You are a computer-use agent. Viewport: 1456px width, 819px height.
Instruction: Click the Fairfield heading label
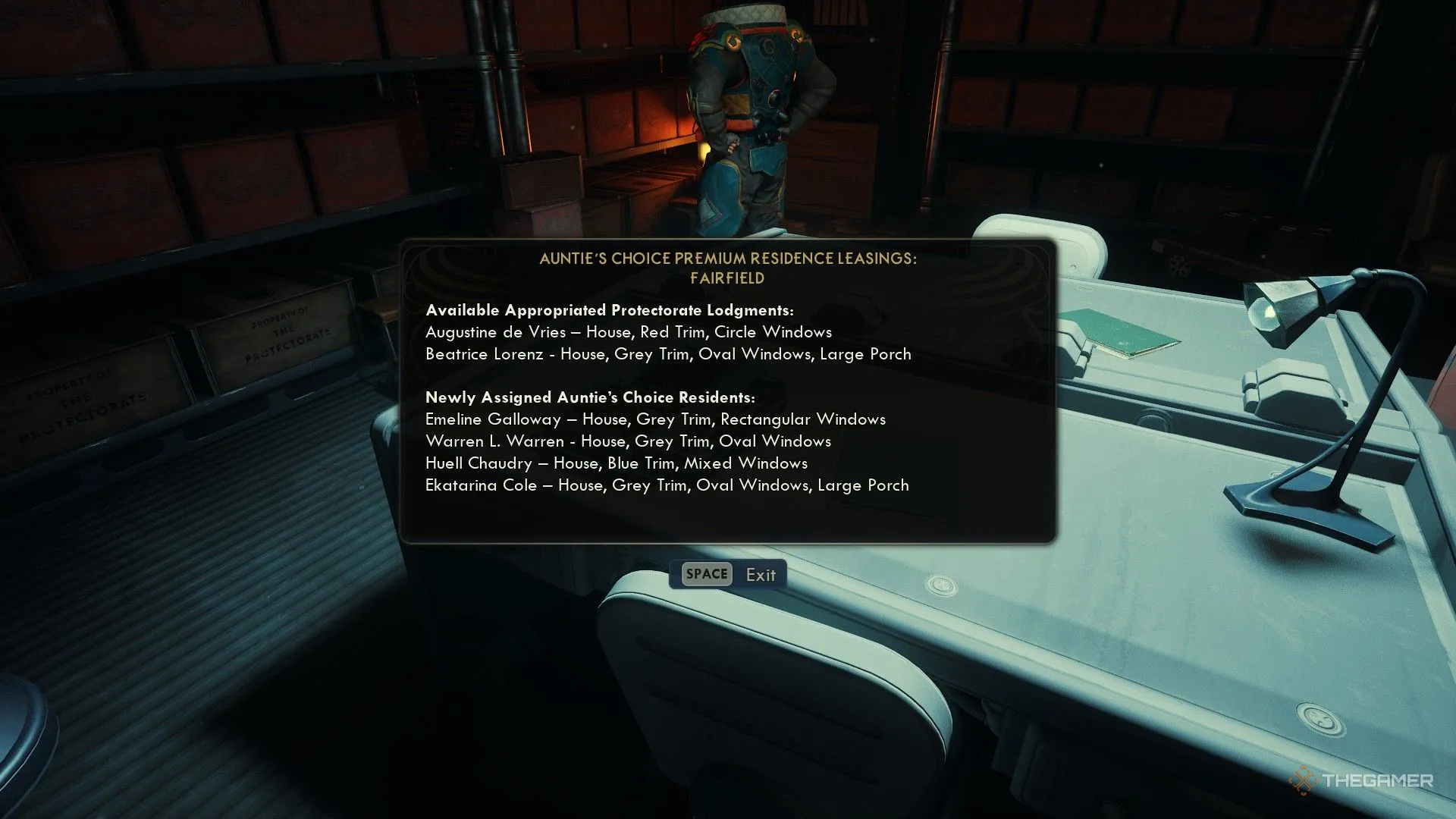pos(728,278)
